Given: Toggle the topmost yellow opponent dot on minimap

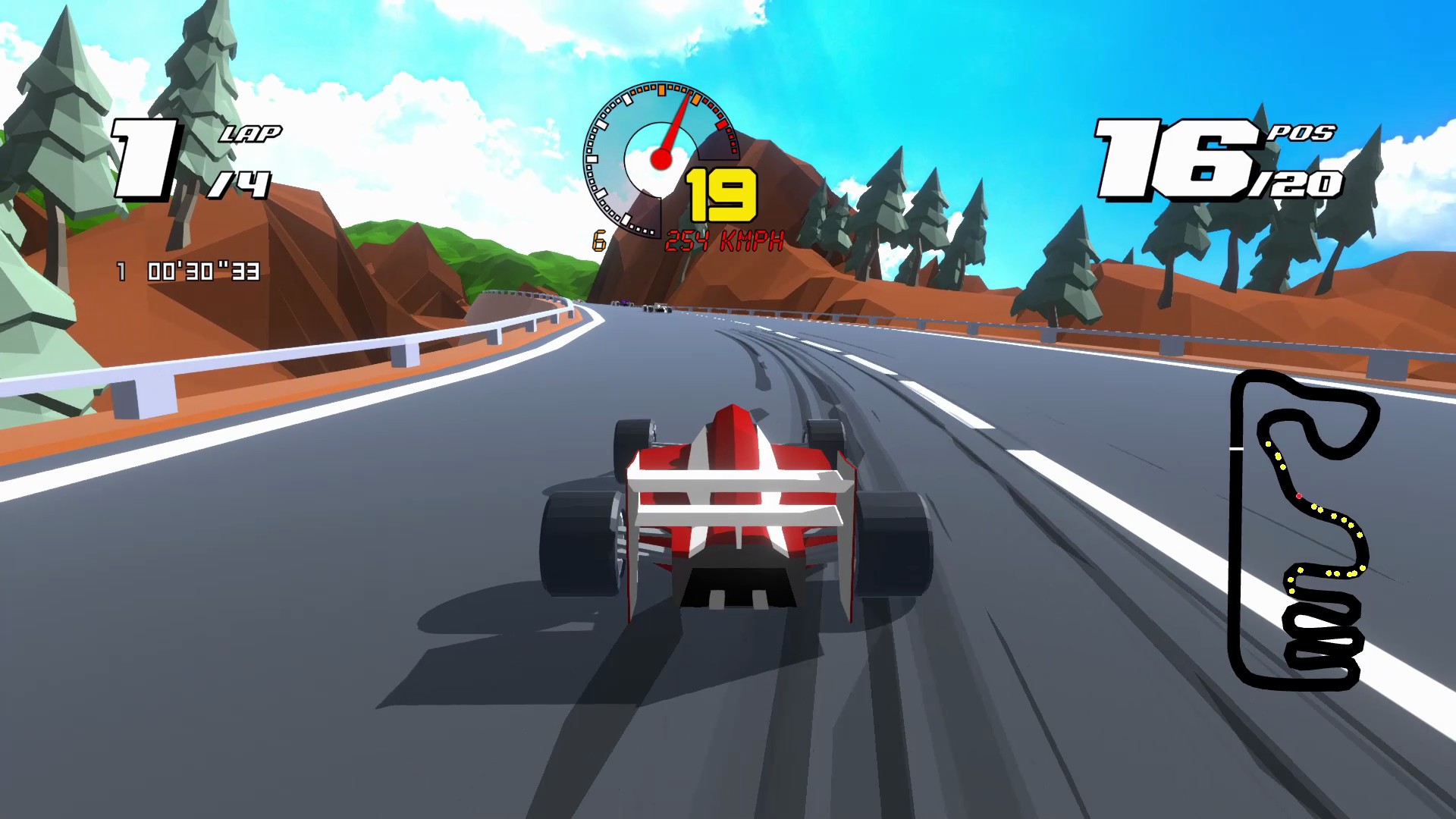Looking at the screenshot, I should point(1268,444).
